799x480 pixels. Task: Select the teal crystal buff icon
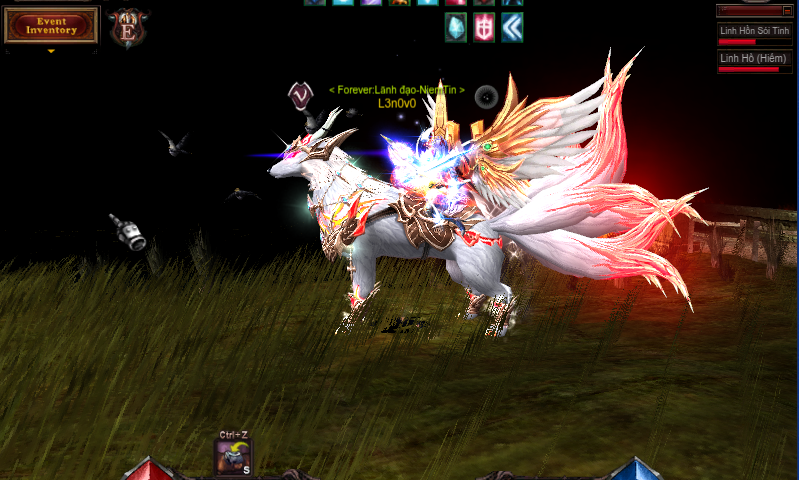[456, 27]
